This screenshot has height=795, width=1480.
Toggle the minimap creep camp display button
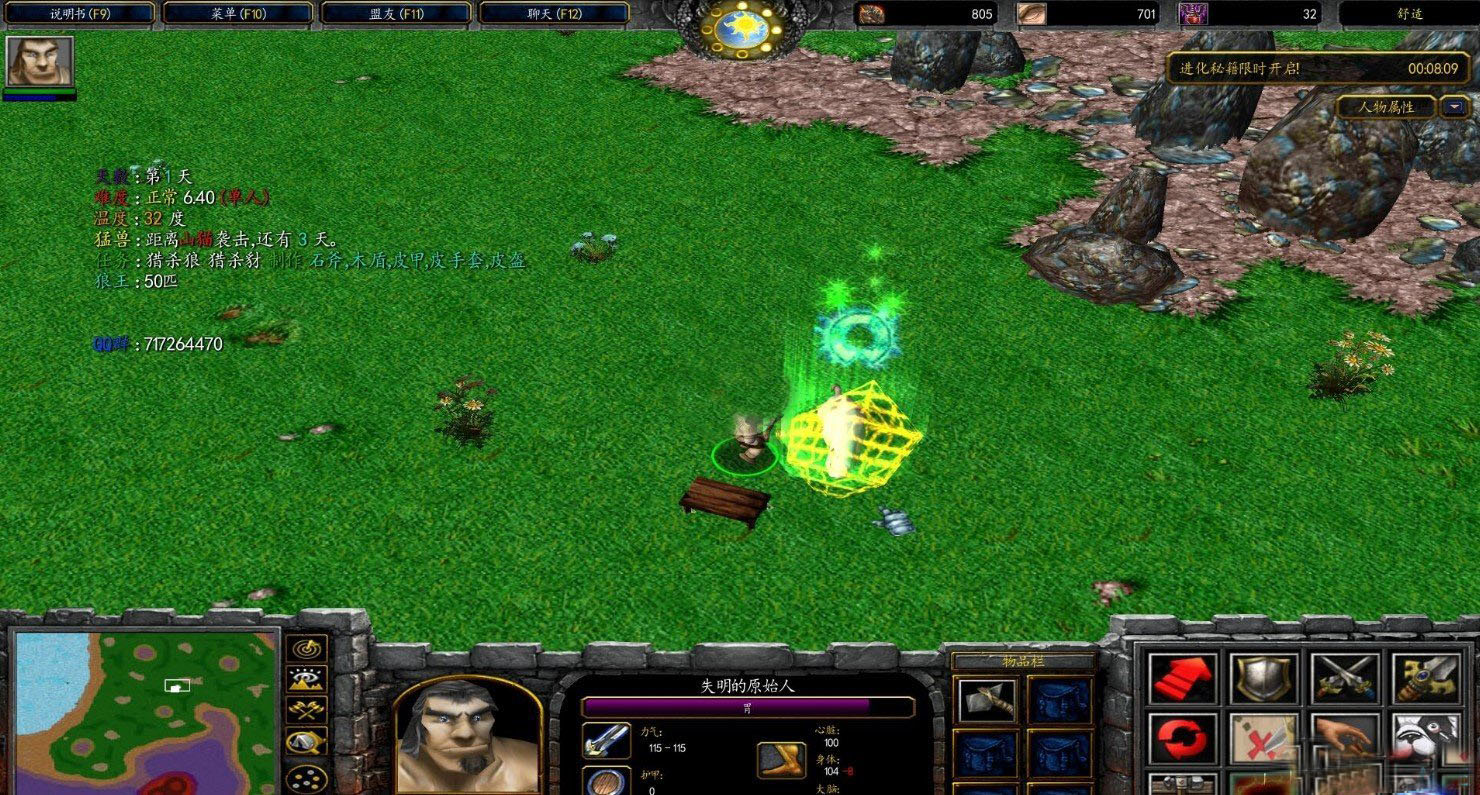[307, 743]
